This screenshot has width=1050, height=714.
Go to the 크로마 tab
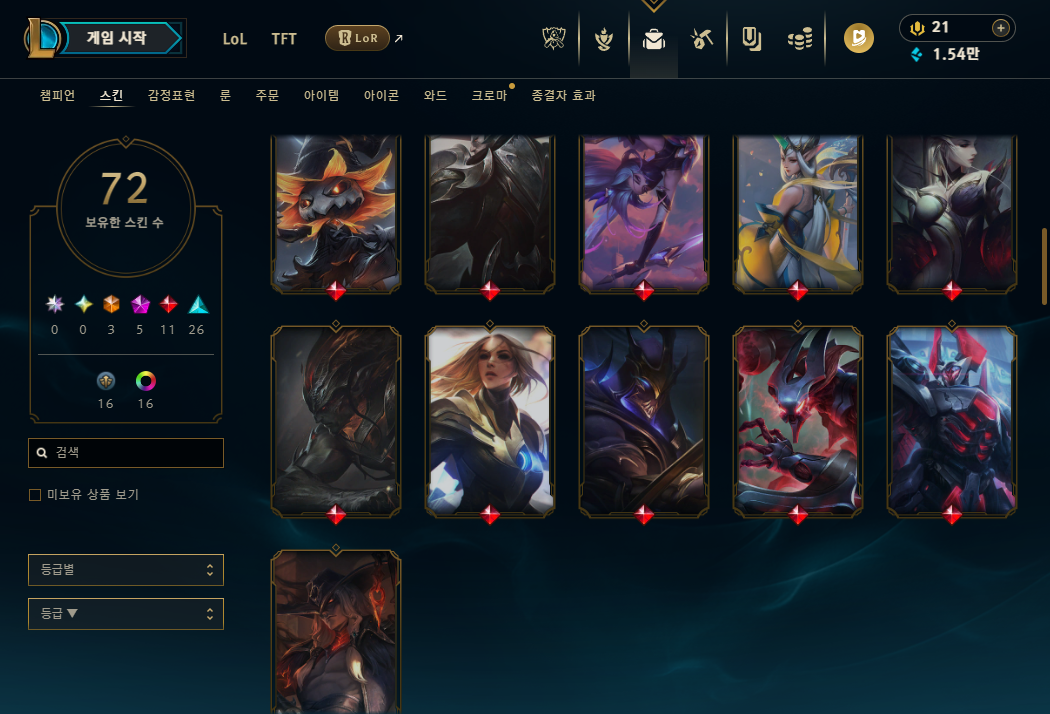coord(489,96)
